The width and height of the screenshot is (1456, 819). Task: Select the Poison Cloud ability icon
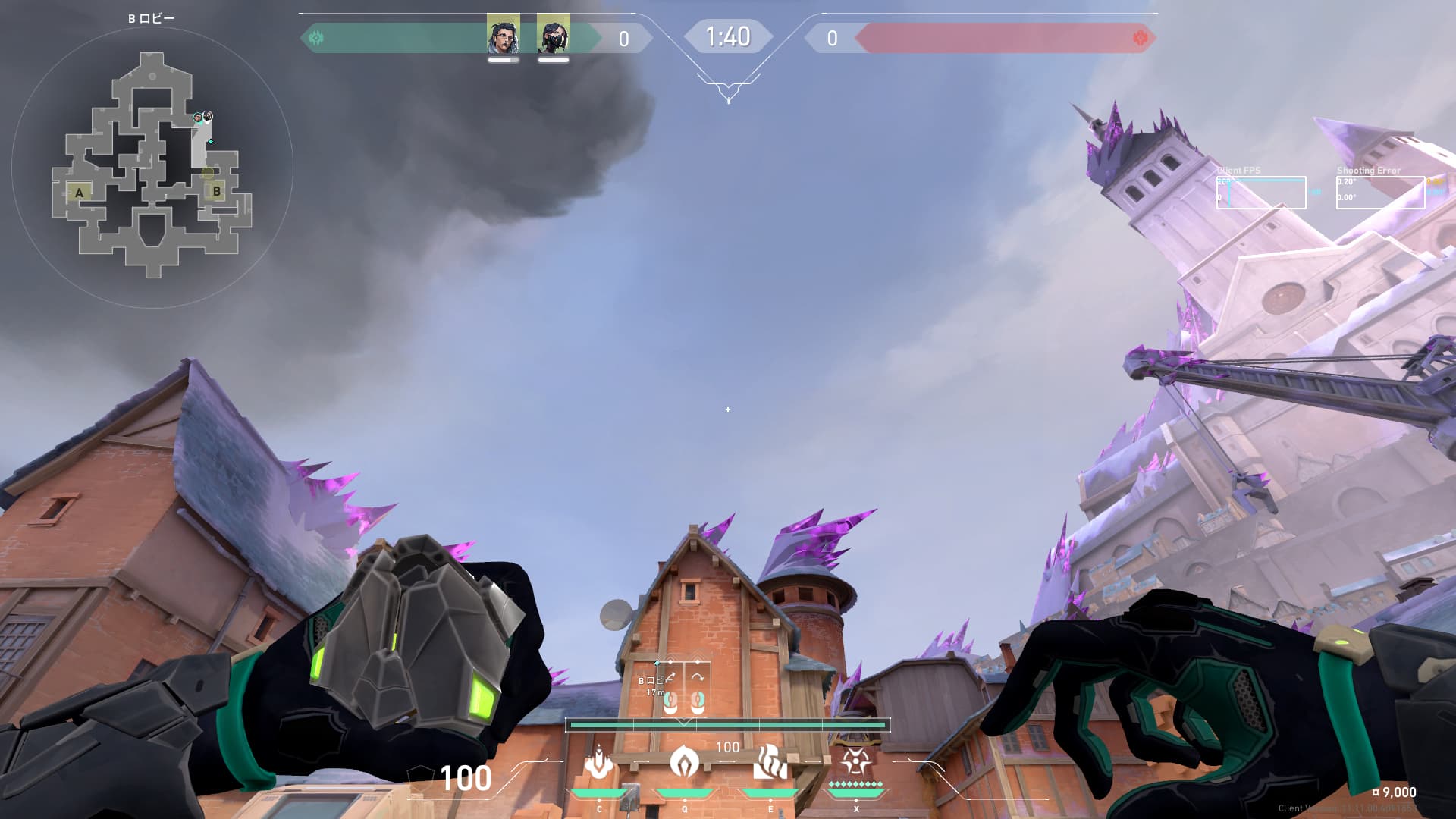[x=684, y=762]
